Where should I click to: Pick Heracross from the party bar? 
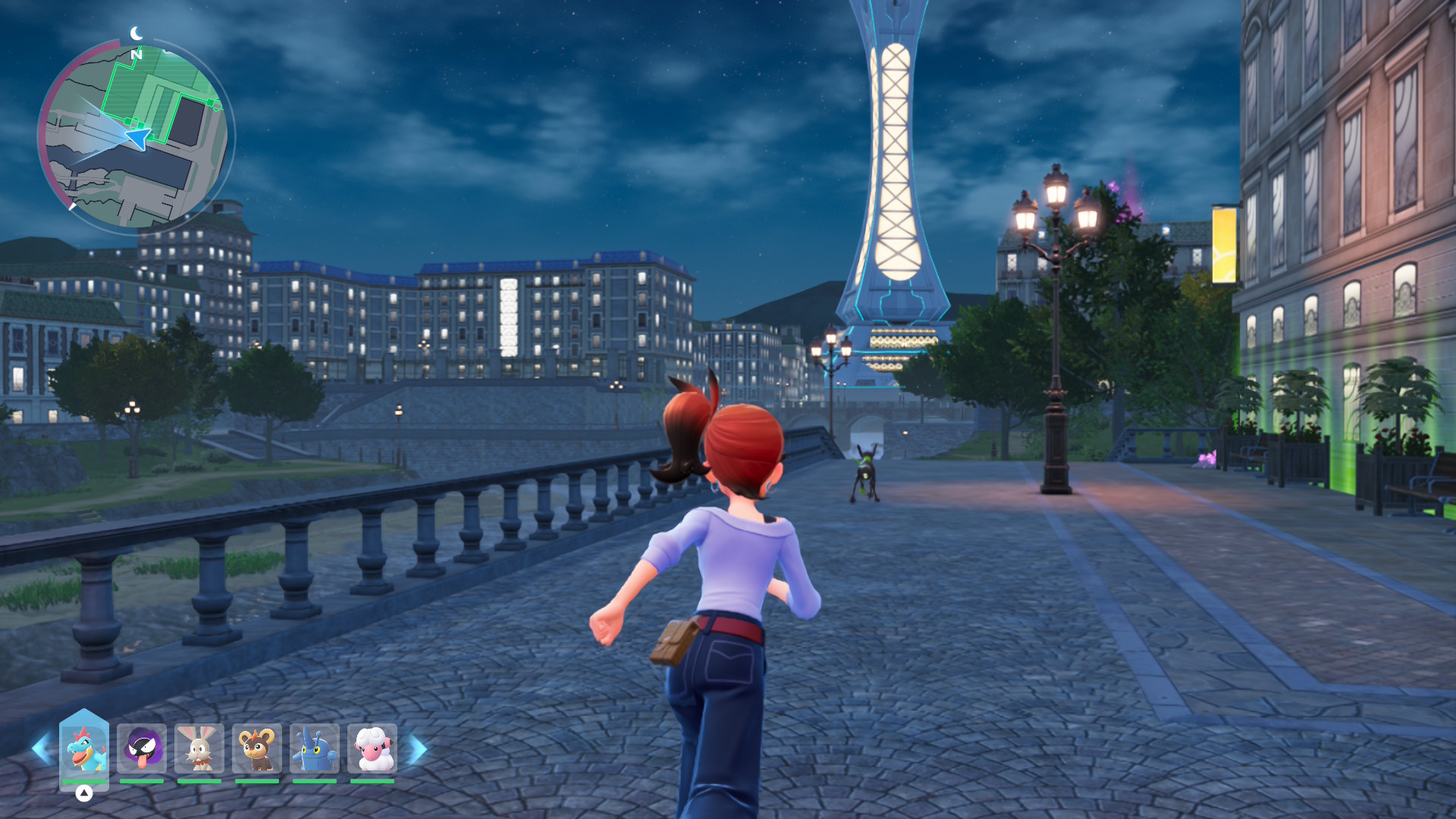pyautogui.click(x=315, y=749)
